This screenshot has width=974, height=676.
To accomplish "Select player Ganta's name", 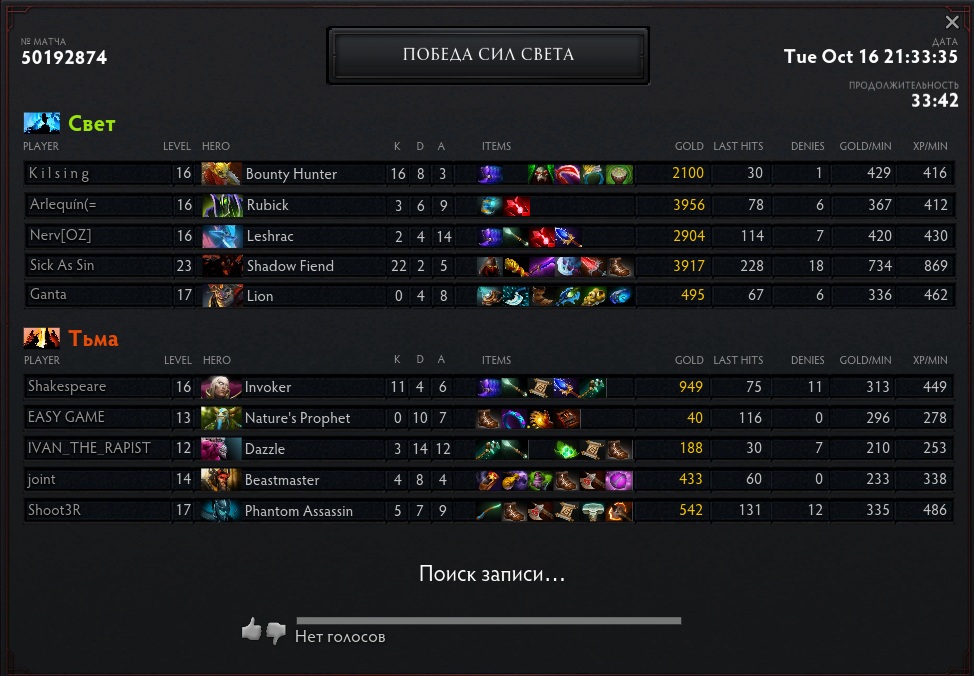I will click(x=48, y=296).
